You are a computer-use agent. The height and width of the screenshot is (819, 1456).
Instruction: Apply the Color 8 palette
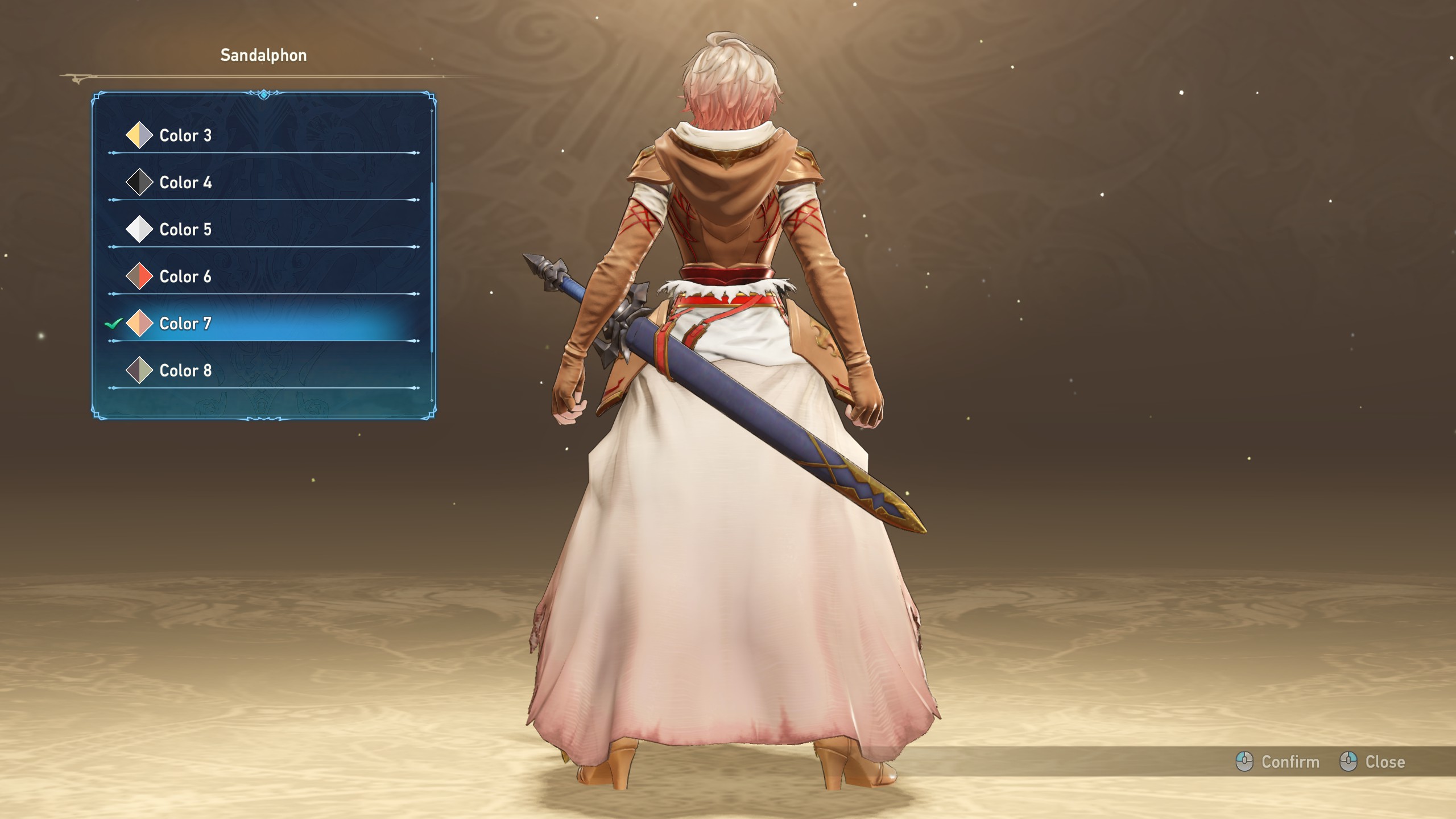(185, 371)
